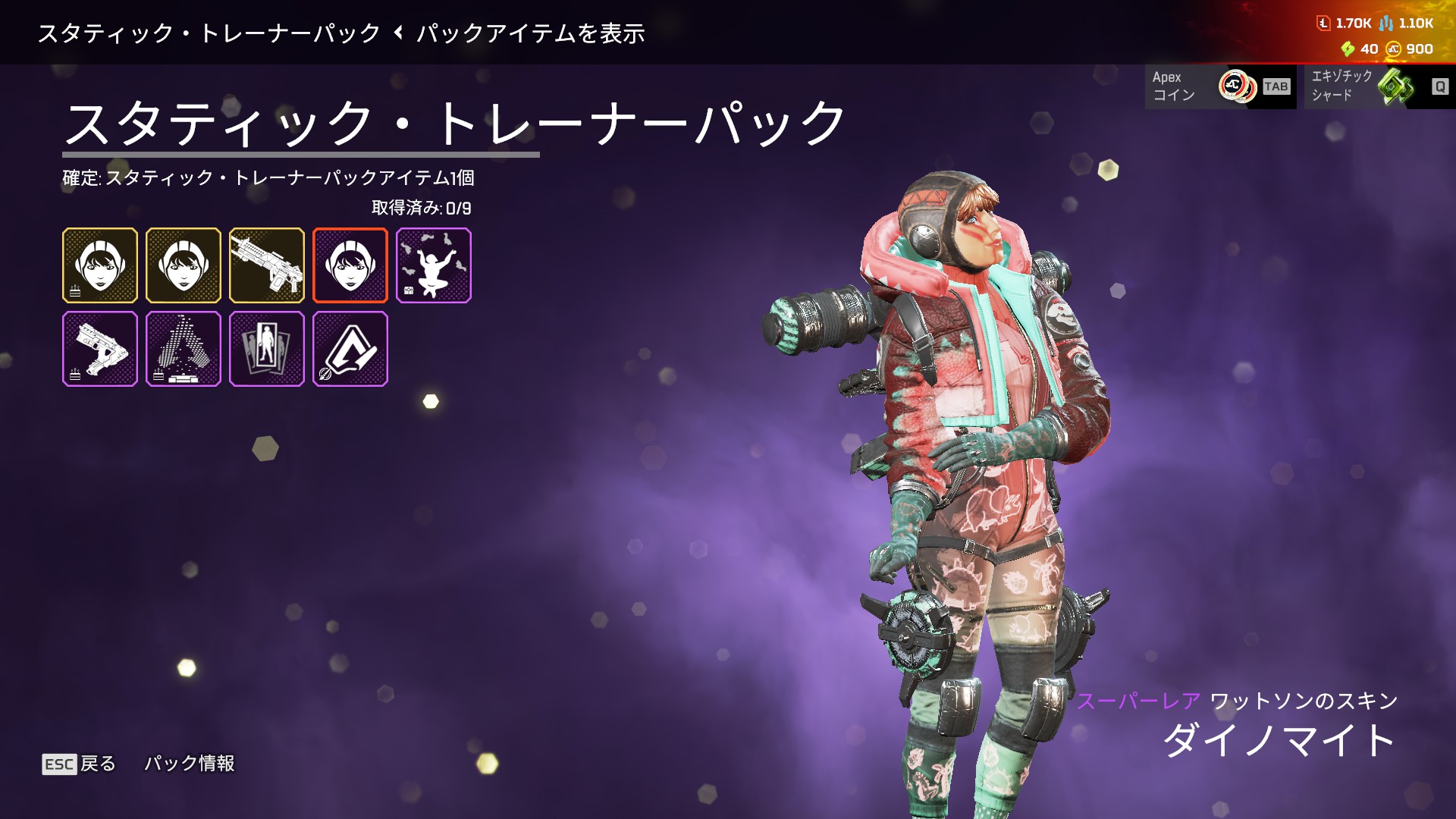
Task: Select the Apex logo banner item tile
Action: coord(350,349)
